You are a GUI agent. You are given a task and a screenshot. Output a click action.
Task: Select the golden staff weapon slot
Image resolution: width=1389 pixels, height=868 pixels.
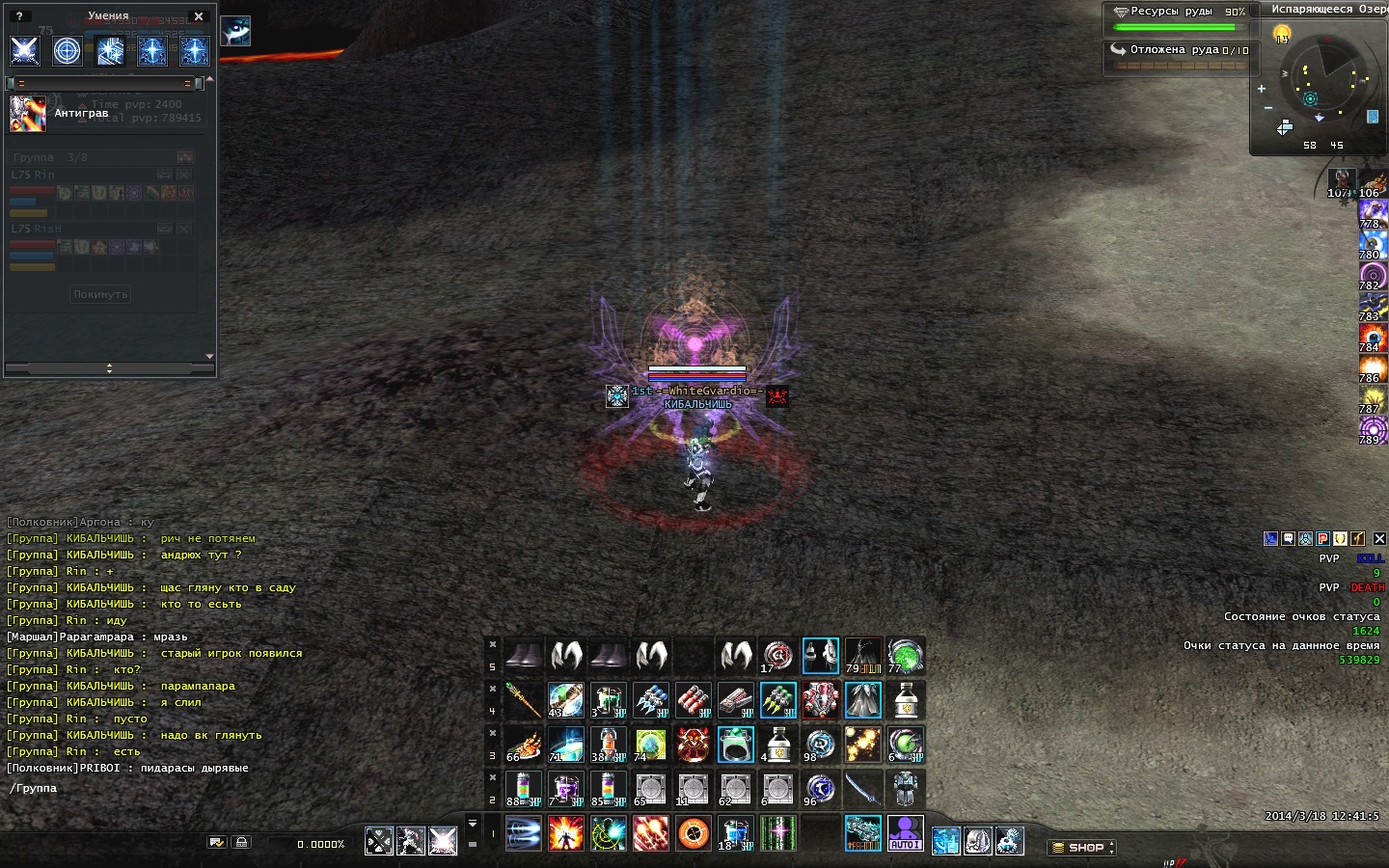(x=523, y=700)
